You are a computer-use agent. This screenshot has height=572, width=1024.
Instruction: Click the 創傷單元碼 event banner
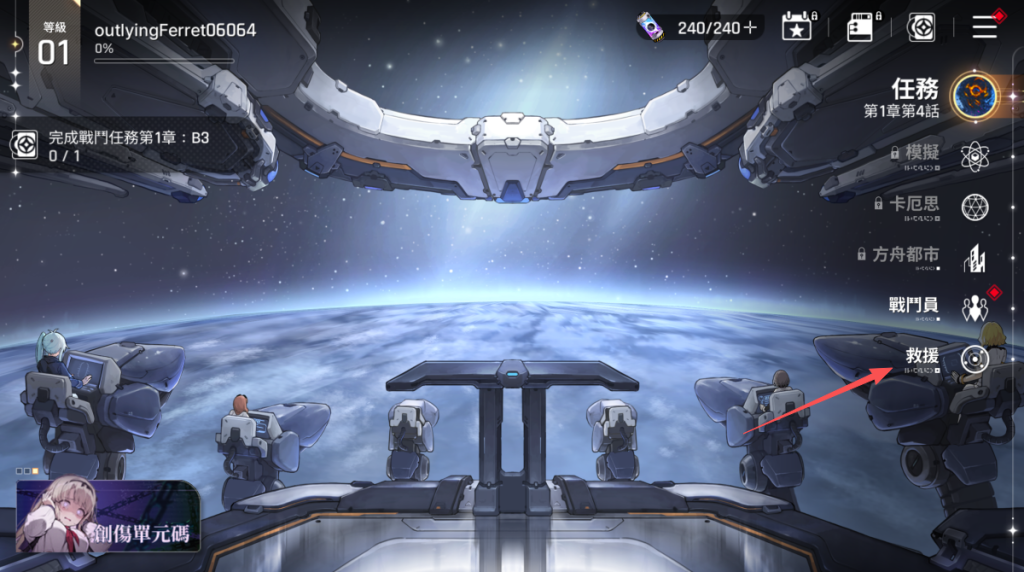coord(108,515)
